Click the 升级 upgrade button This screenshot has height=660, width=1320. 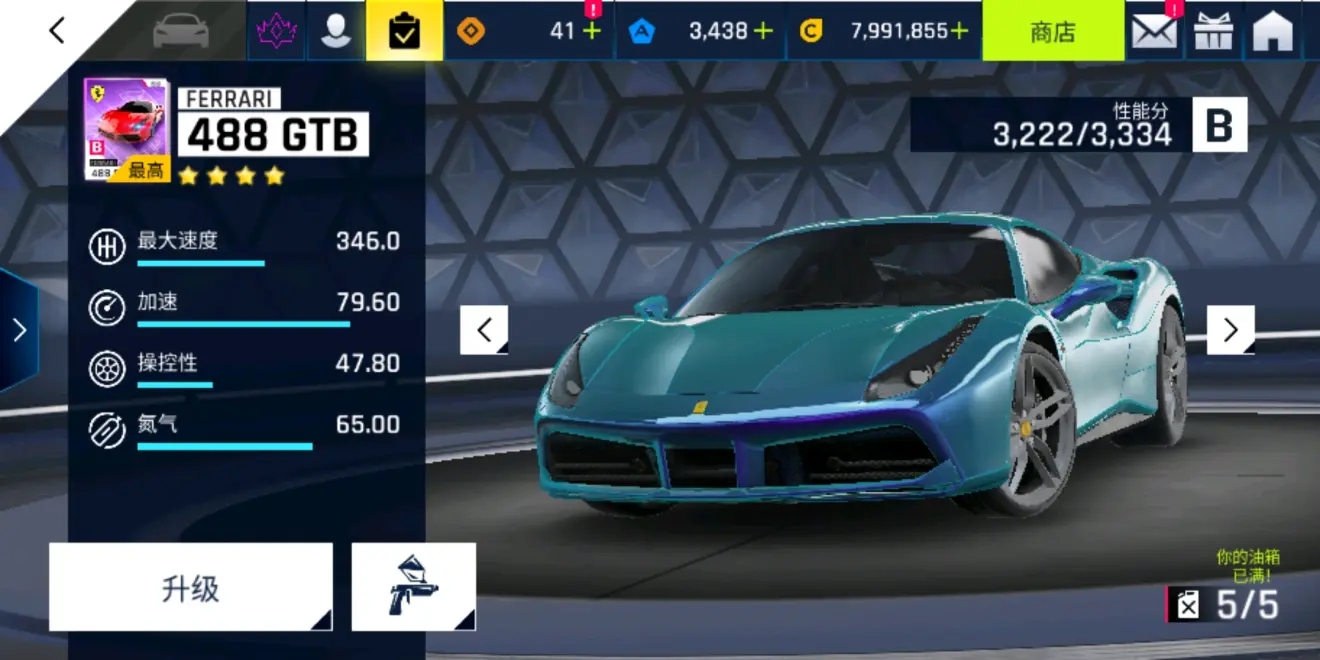coord(190,588)
